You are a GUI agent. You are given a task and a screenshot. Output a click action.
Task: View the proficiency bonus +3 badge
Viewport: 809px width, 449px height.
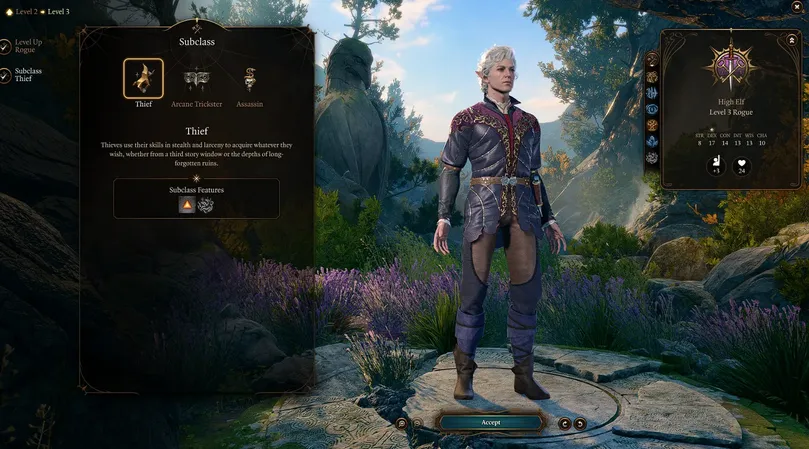[x=716, y=166]
